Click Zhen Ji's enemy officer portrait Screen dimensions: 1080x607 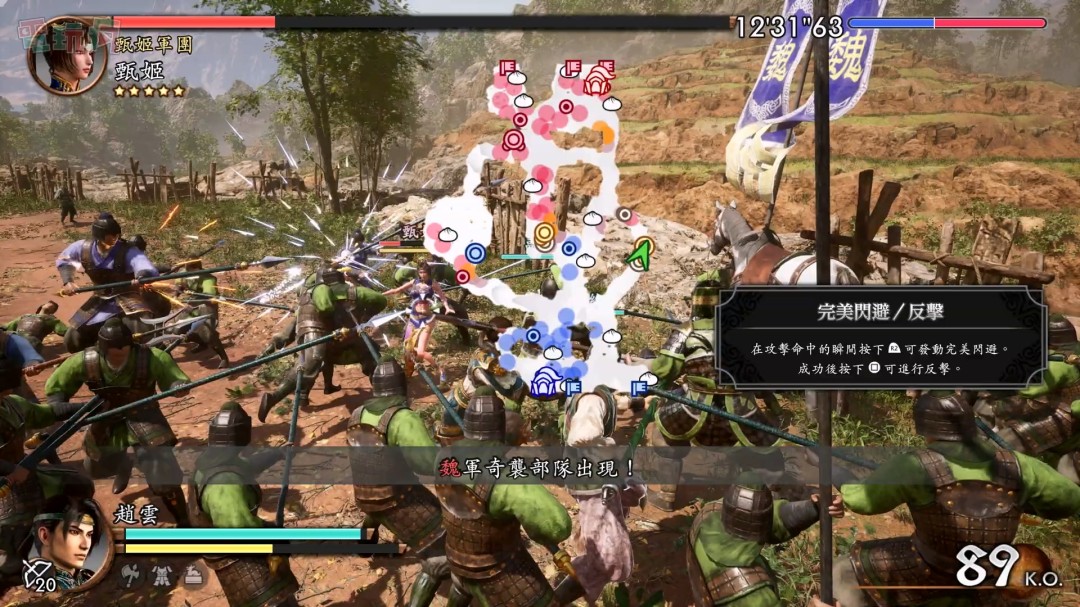coord(66,56)
